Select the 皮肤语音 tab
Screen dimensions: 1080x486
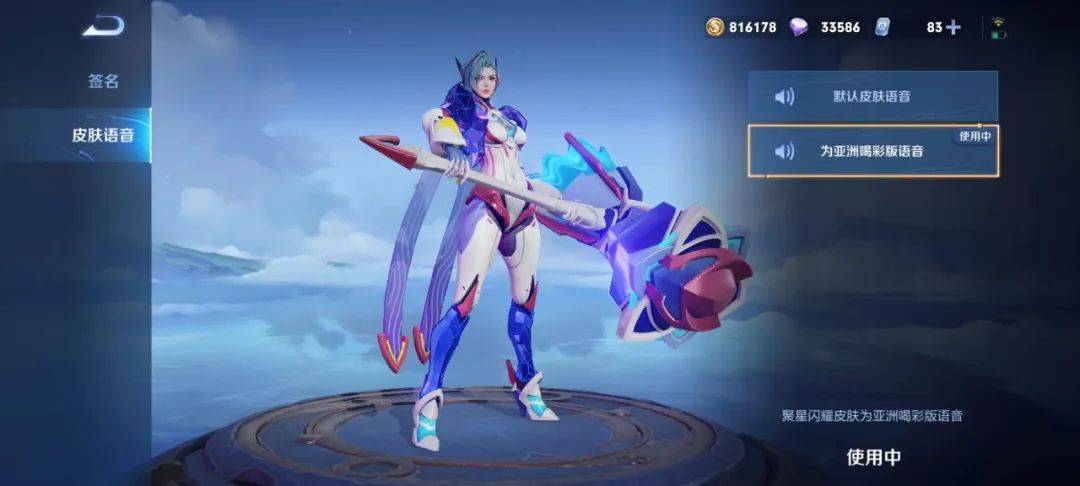tap(103, 134)
